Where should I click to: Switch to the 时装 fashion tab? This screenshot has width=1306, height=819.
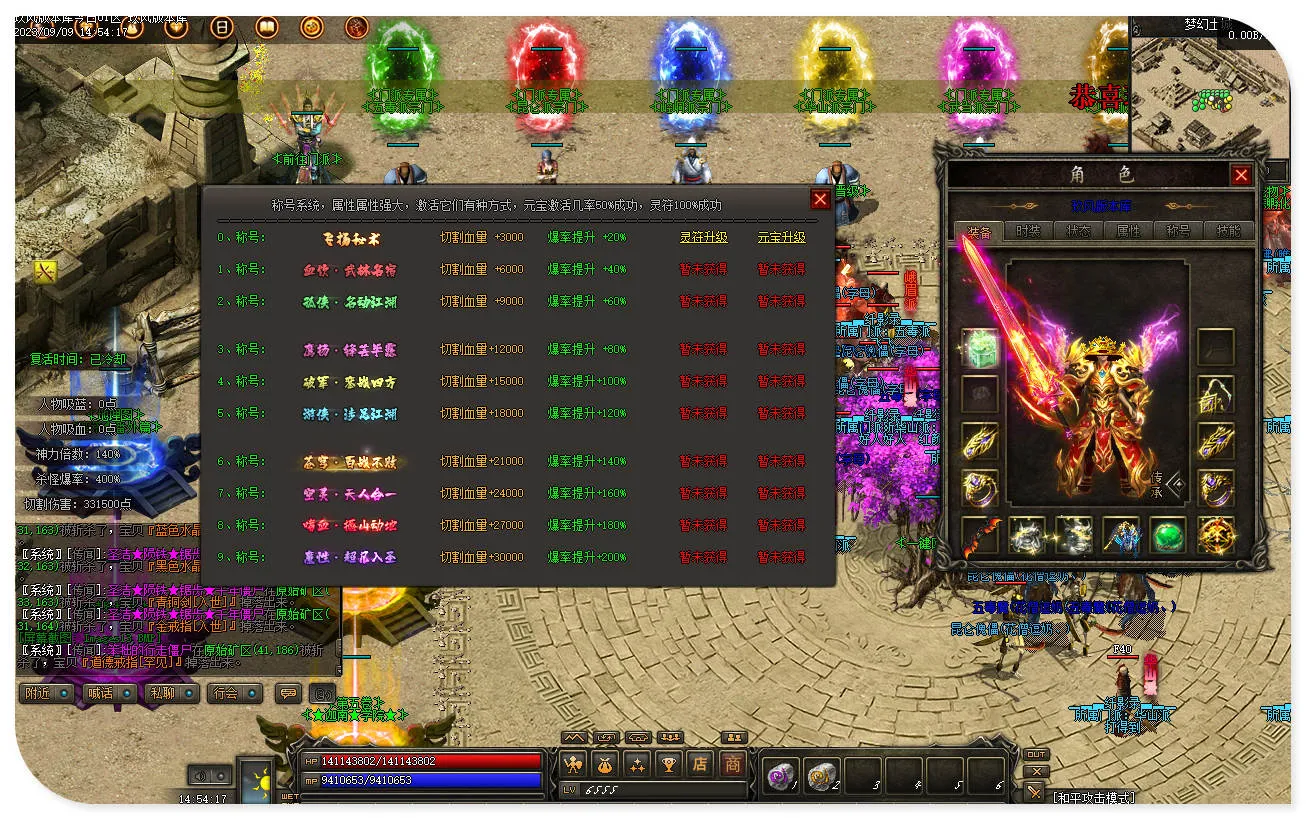coord(1028,231)
